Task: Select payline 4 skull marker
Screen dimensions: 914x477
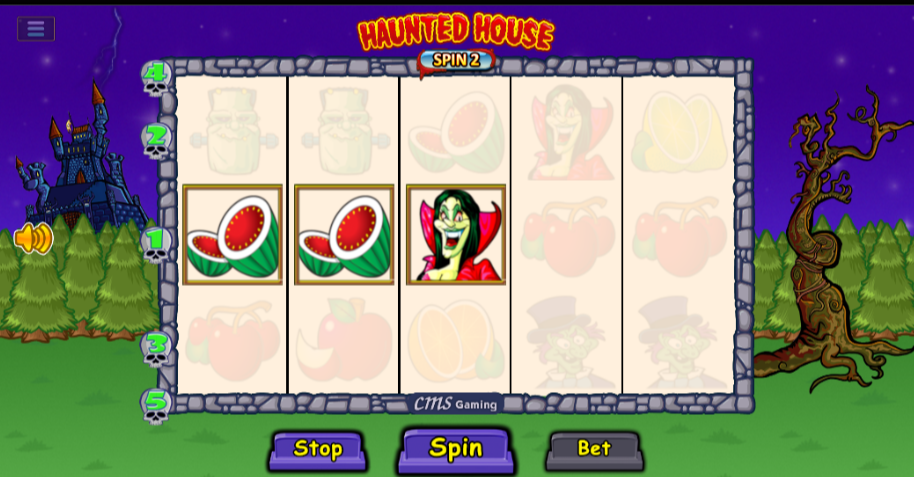Action: click(x=155, y=78)
